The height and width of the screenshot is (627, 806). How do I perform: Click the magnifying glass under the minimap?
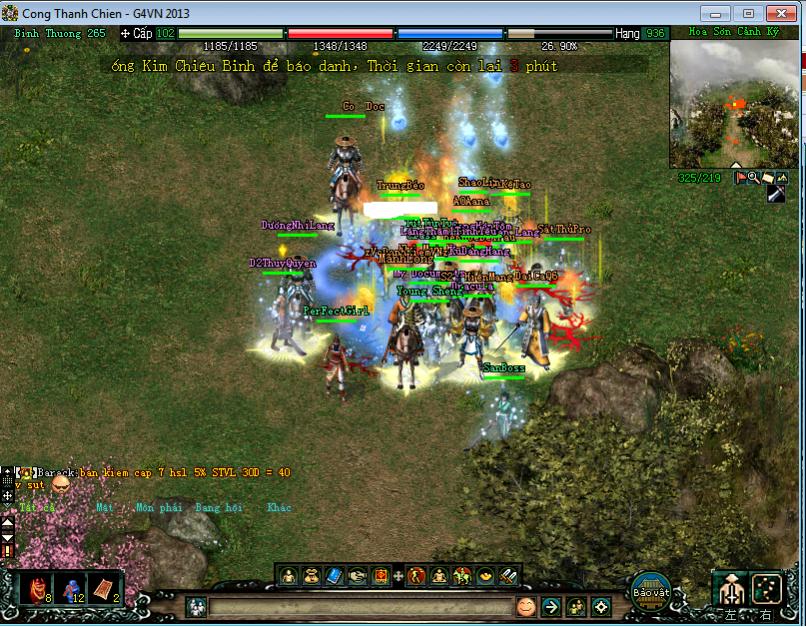753,177
